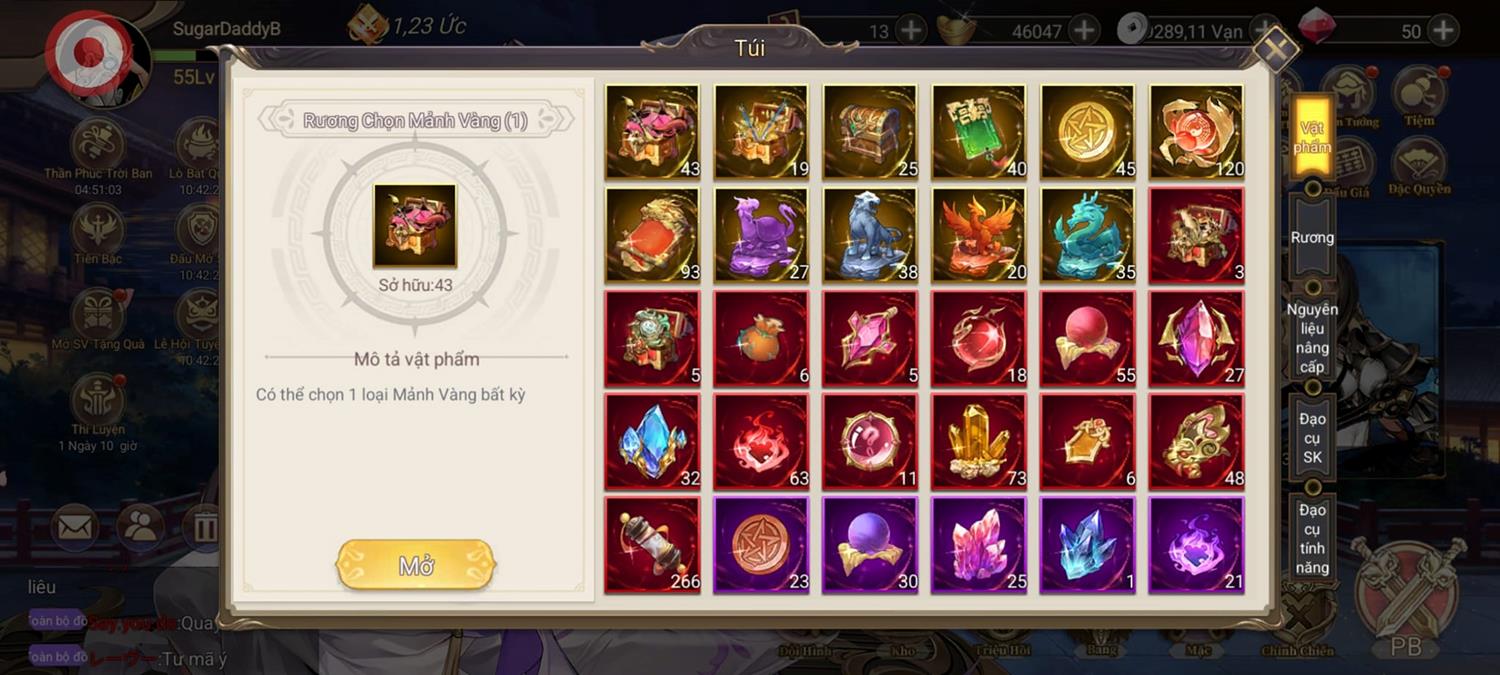1500x675 pixels.
Task: Select the teal dragon statue item
Action: [x=1088, y=235]
